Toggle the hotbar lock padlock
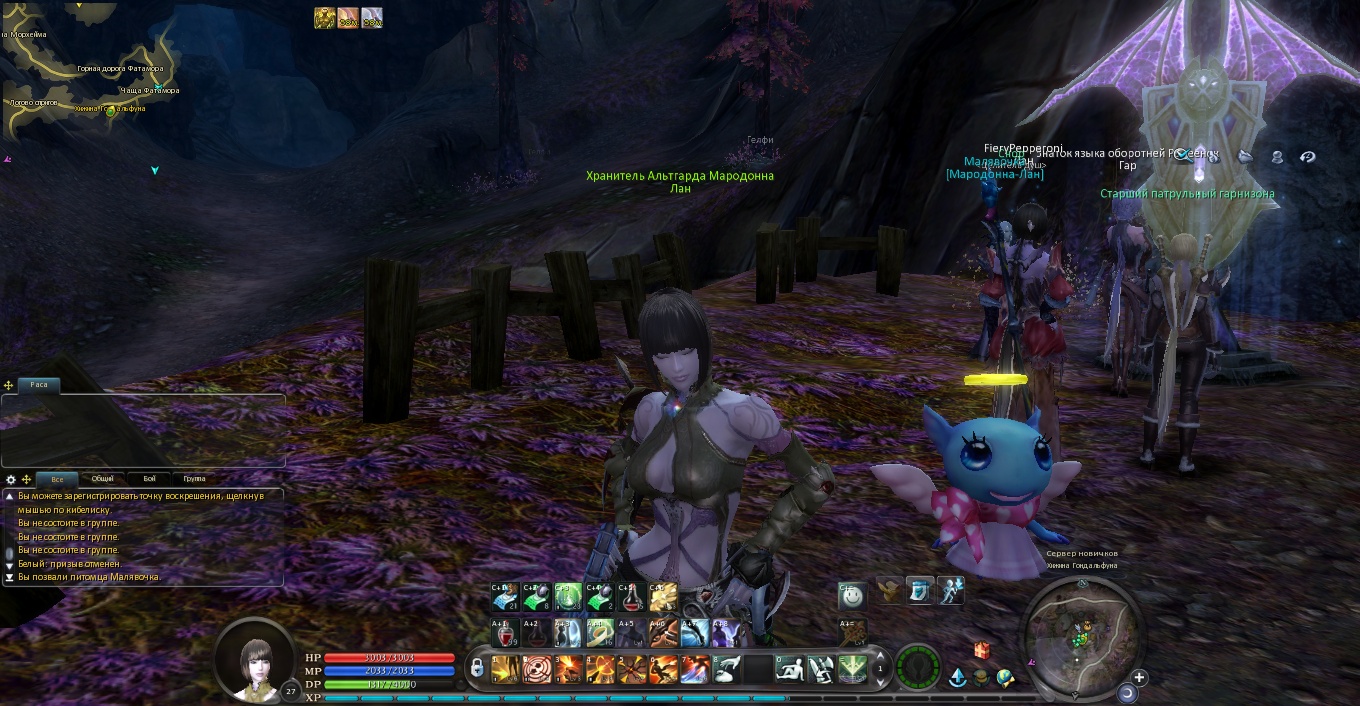1360x706 pixels. click(477, 668)
